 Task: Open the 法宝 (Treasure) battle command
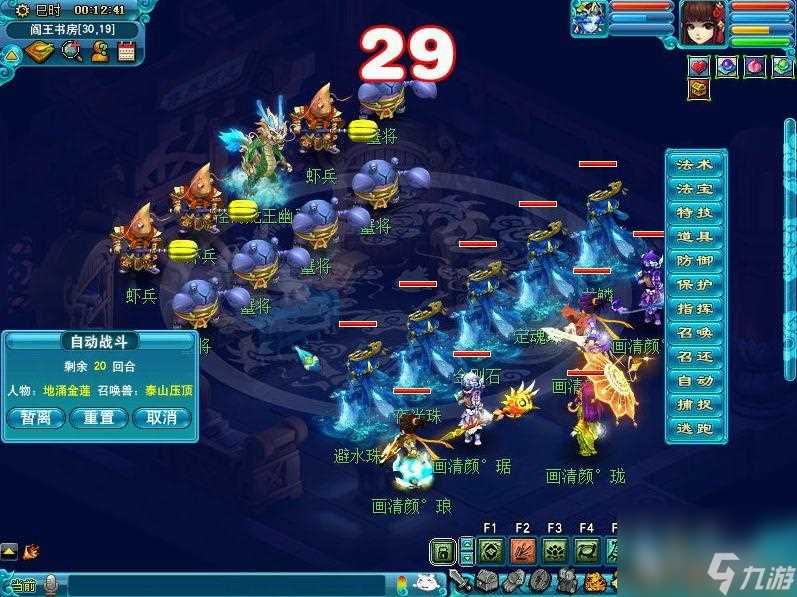695,189
